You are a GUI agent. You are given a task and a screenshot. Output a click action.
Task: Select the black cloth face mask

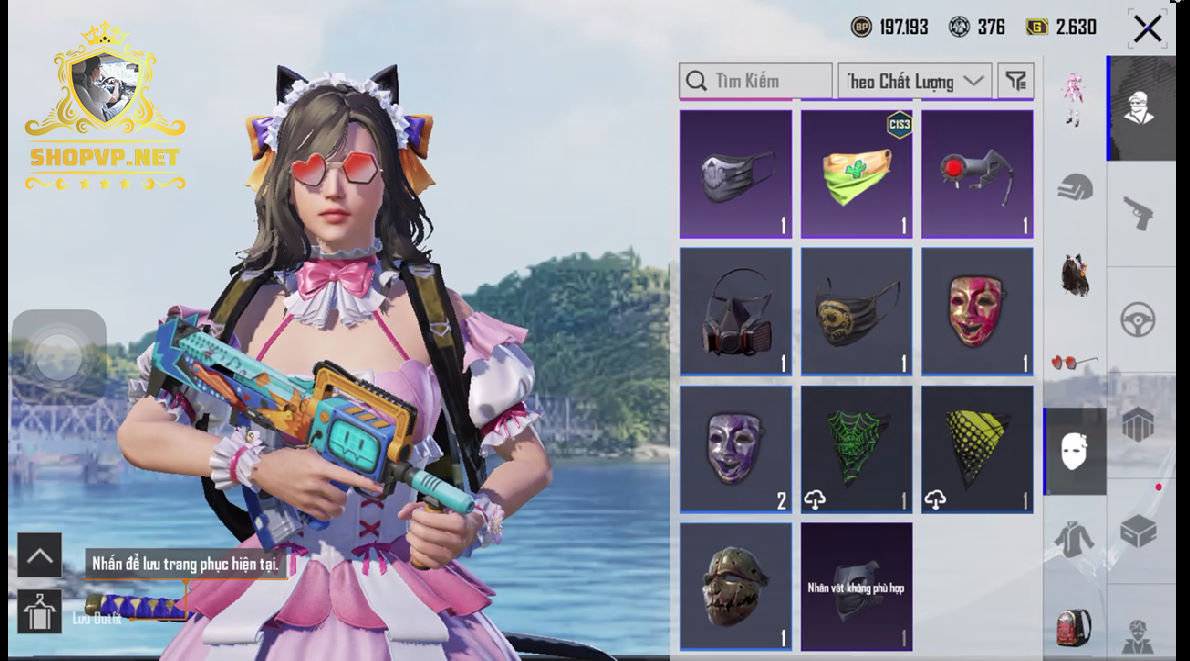[x=736, y=174]
